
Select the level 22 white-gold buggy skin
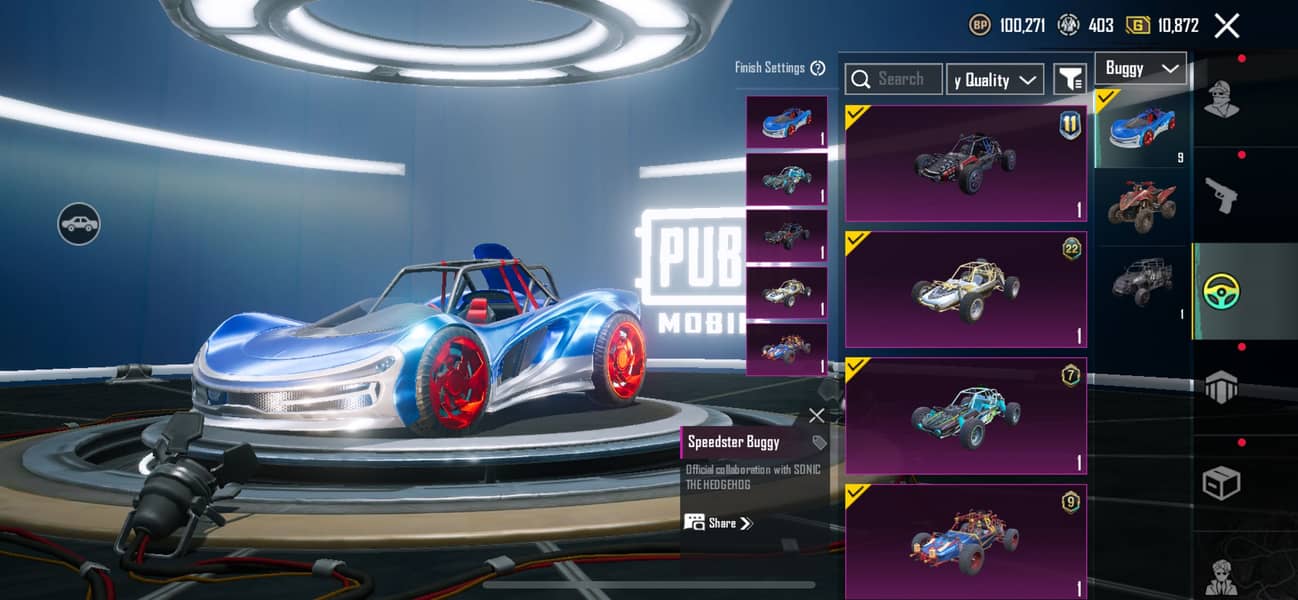coord(965,289)
